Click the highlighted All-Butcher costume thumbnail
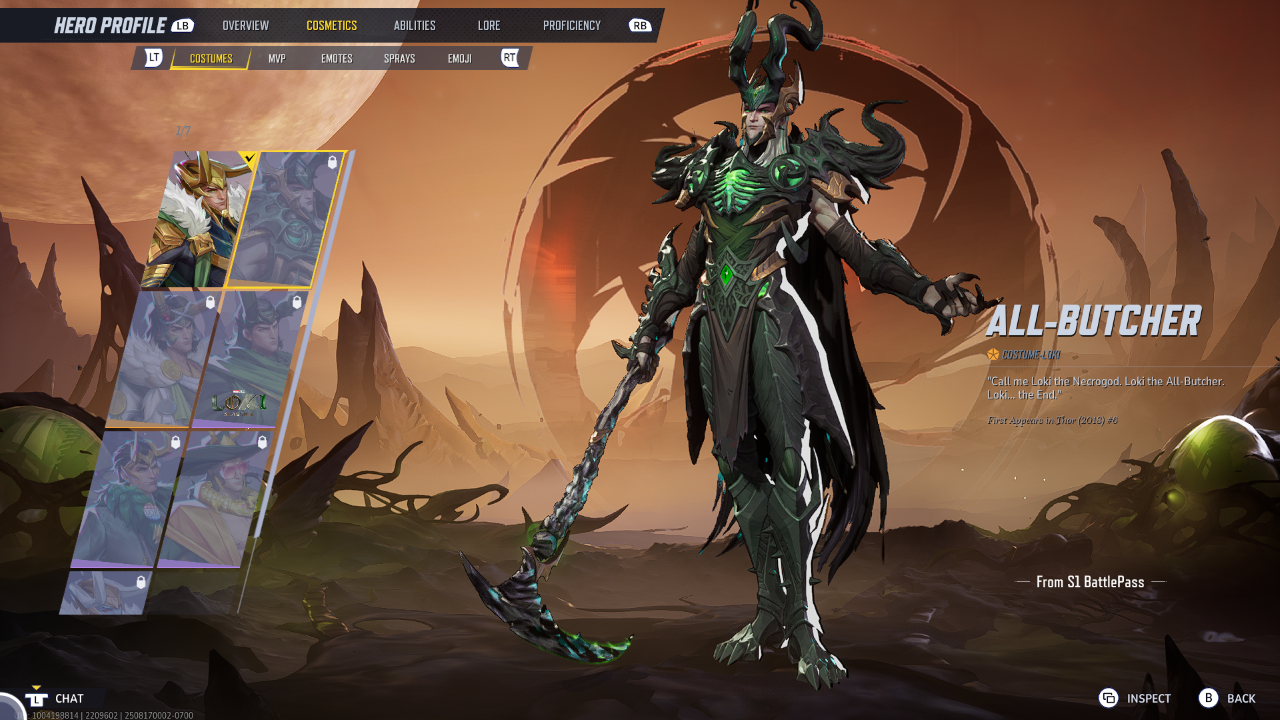The width and height of the screenshot is (1280, 720). (285, 220)
